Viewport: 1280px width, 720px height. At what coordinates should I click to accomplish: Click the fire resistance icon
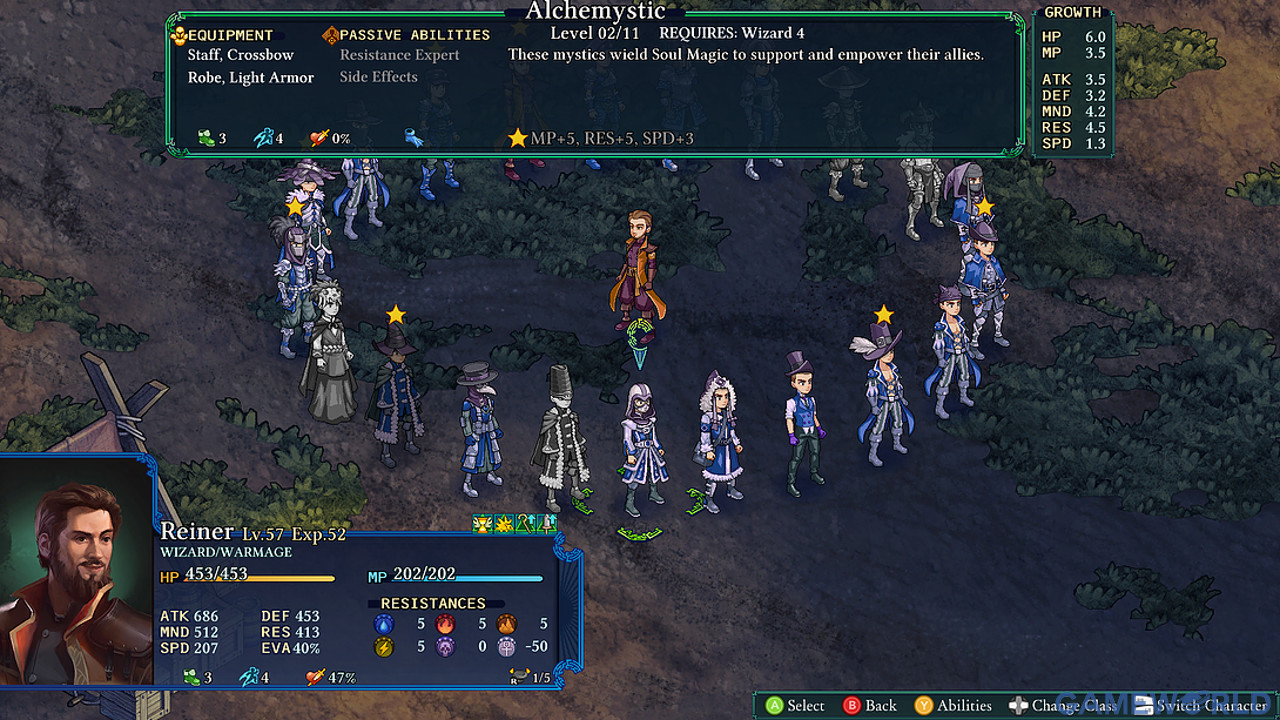pos(445,624)
